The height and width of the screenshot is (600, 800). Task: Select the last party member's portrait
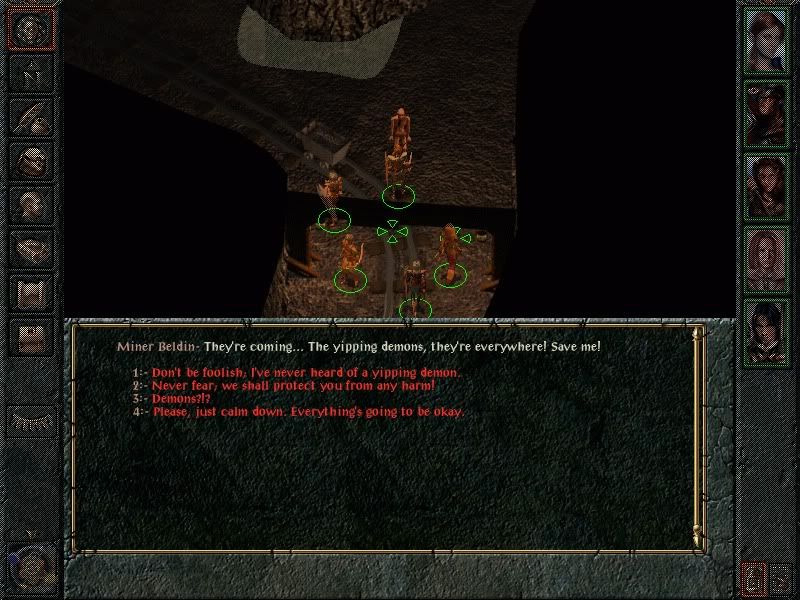pos(767,331)
